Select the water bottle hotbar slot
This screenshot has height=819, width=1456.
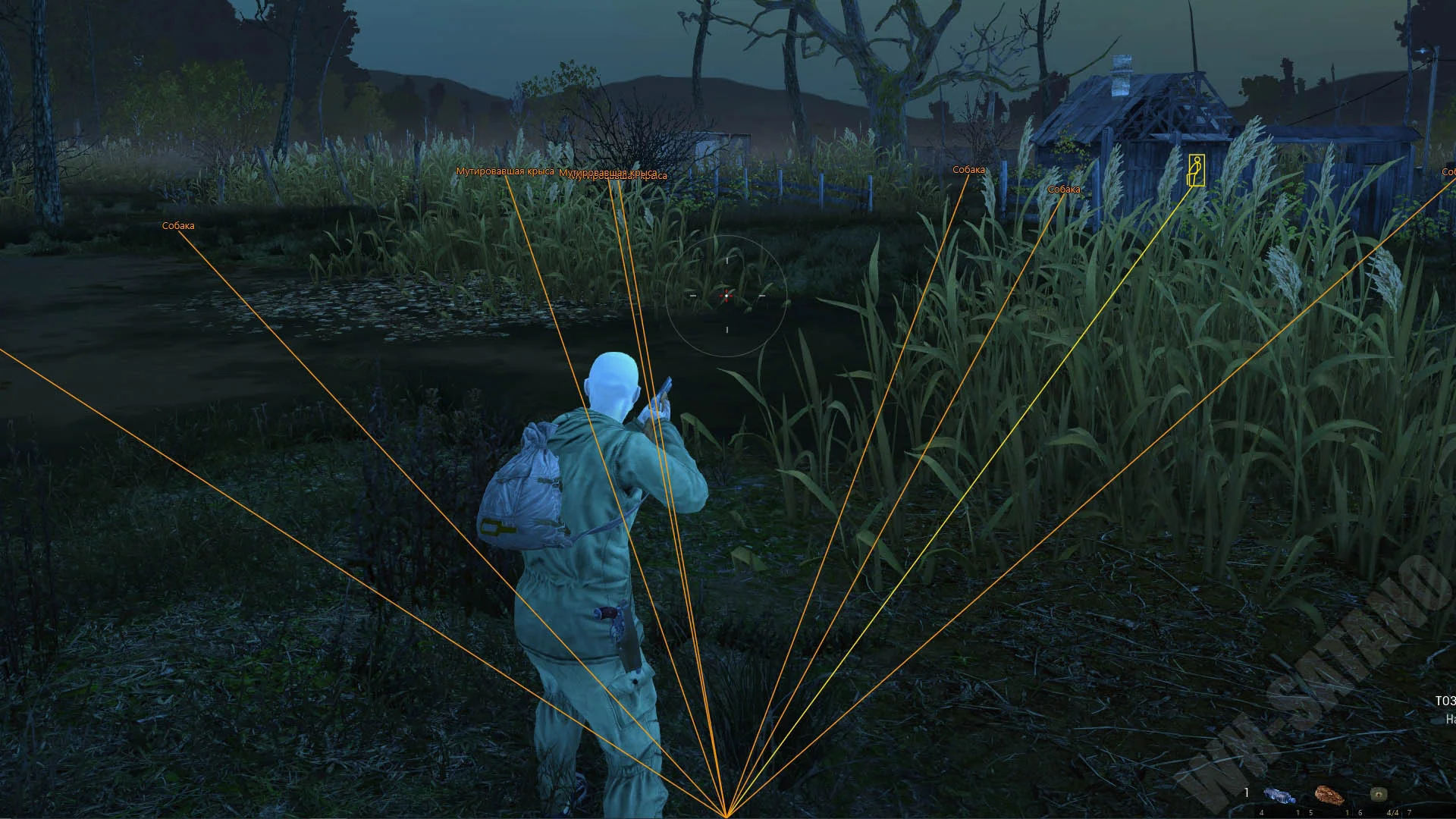[1279, 795]
